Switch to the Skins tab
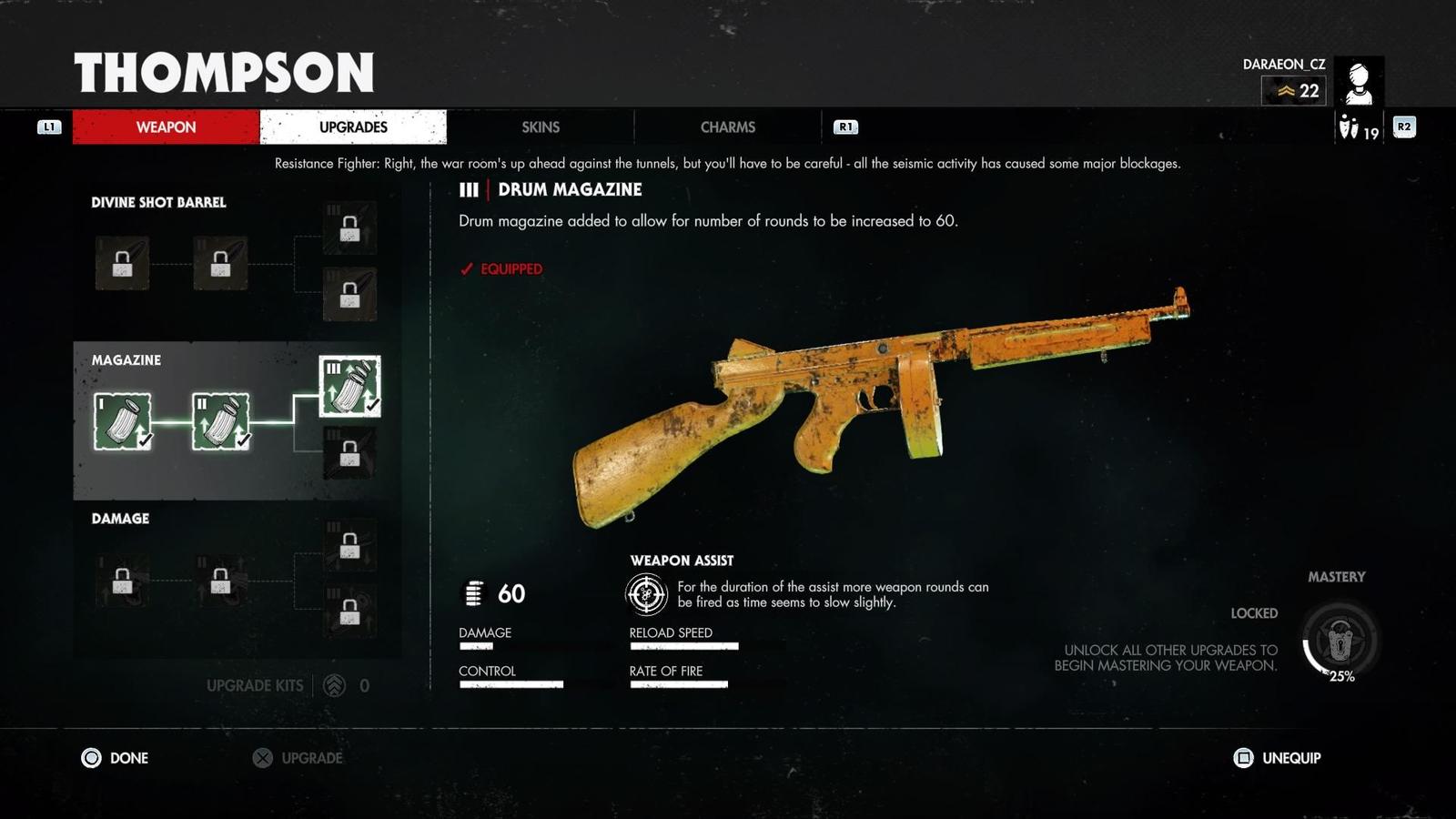1456x819 pixels. (541, 127)
